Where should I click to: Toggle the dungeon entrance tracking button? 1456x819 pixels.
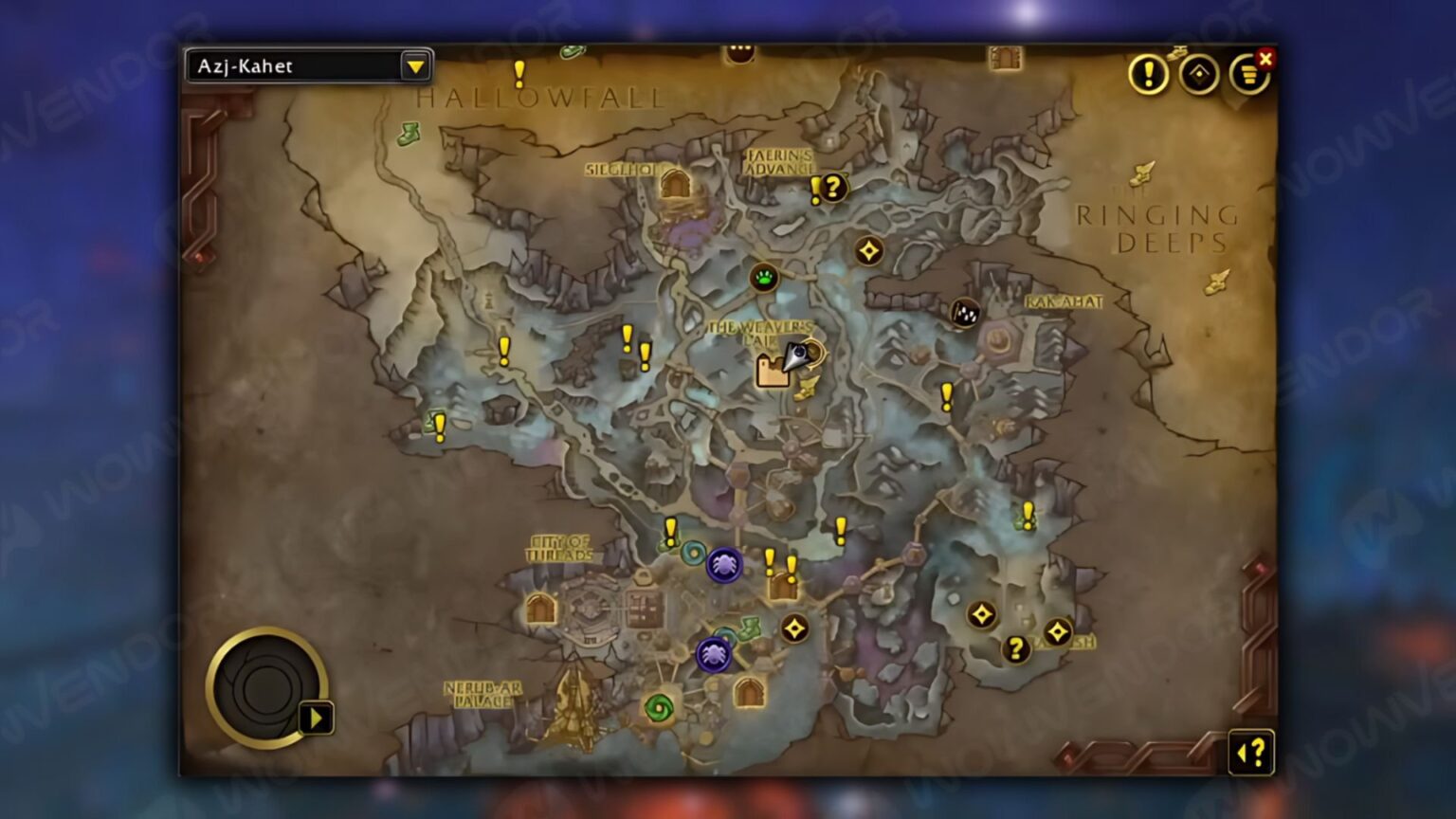click(1197, 76)
